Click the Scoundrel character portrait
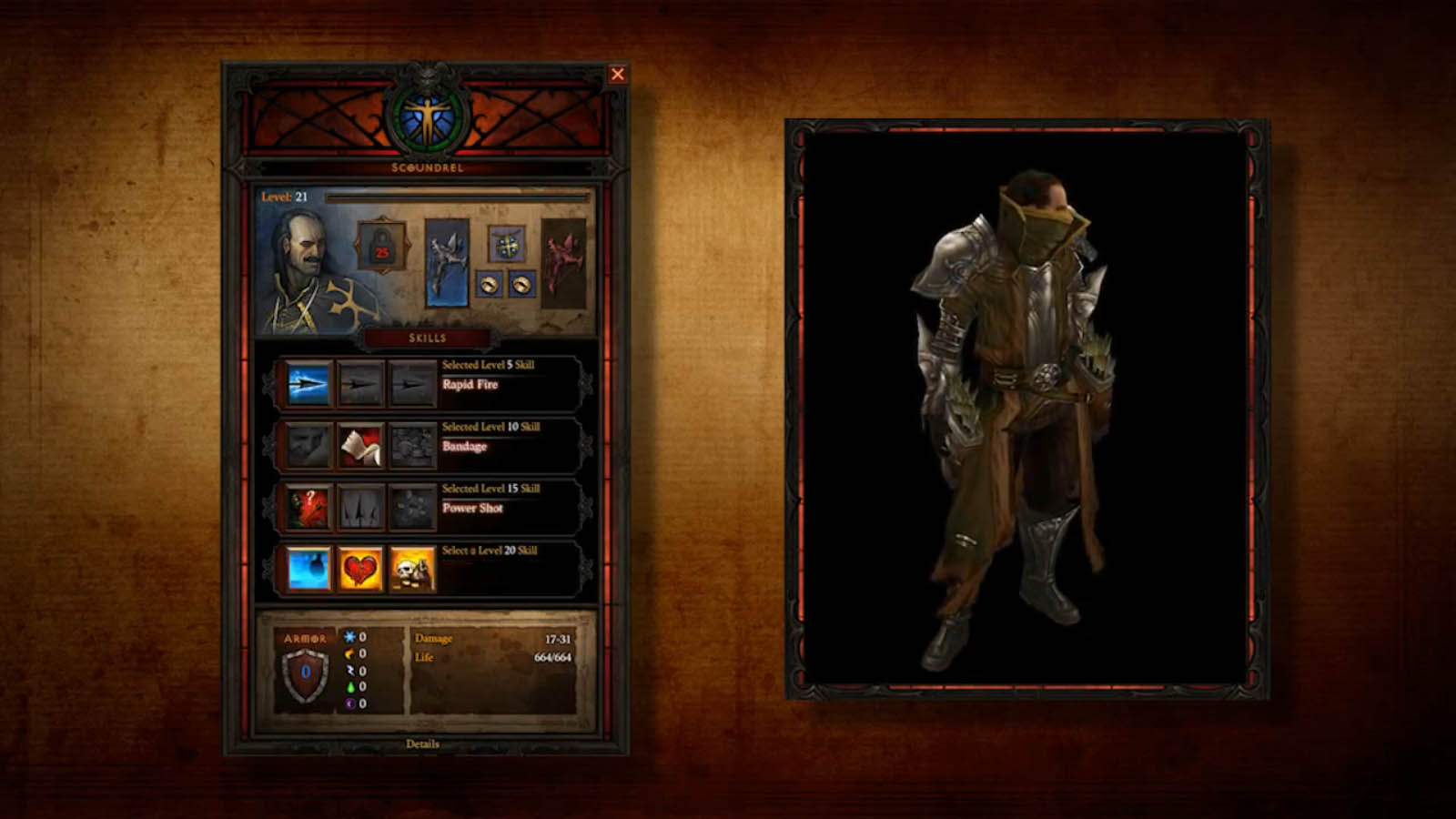This screenshot has height=819, width=1456. tap(303, 270)
